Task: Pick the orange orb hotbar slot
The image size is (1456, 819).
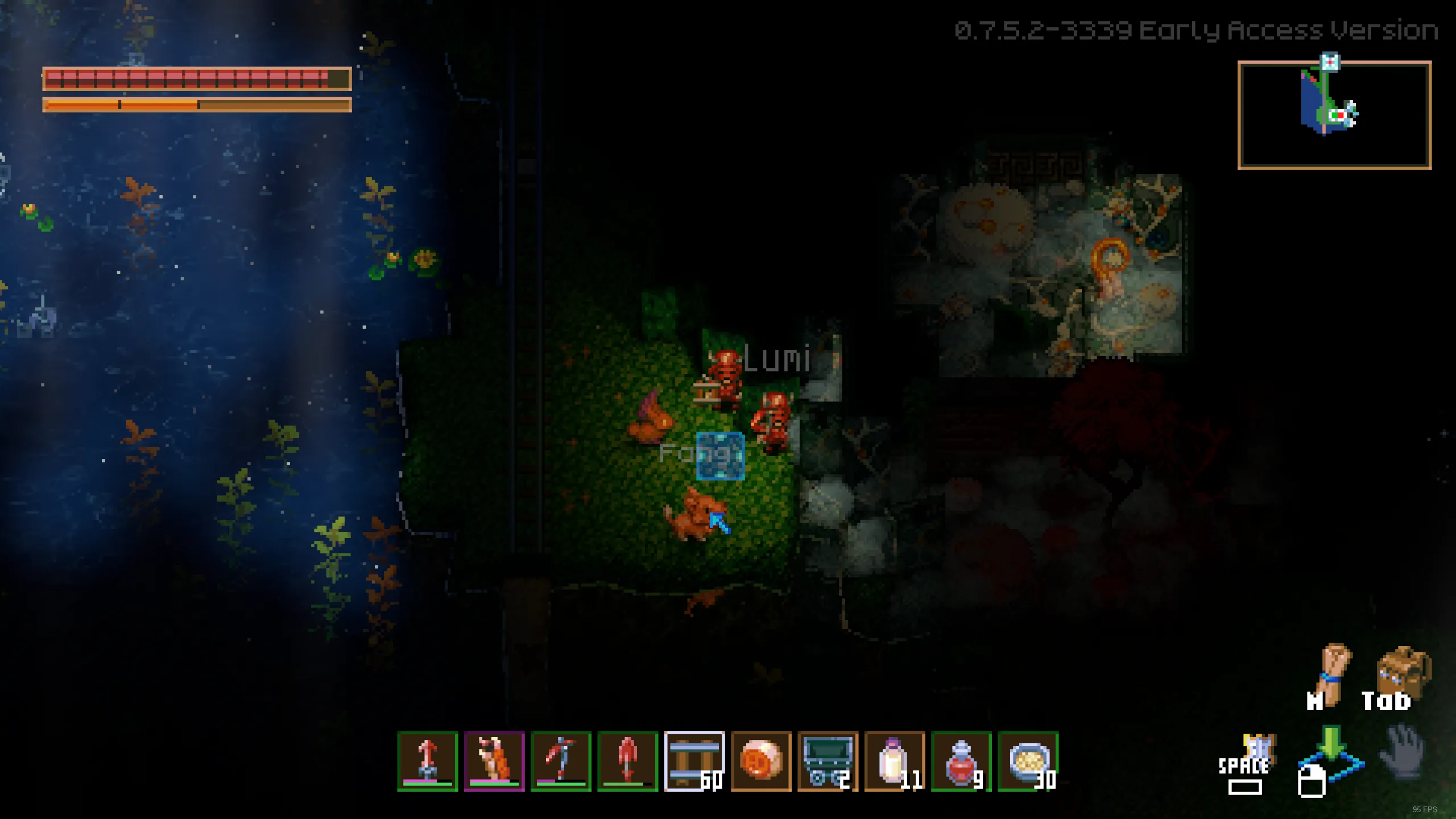Action: [x=761, y=761]
